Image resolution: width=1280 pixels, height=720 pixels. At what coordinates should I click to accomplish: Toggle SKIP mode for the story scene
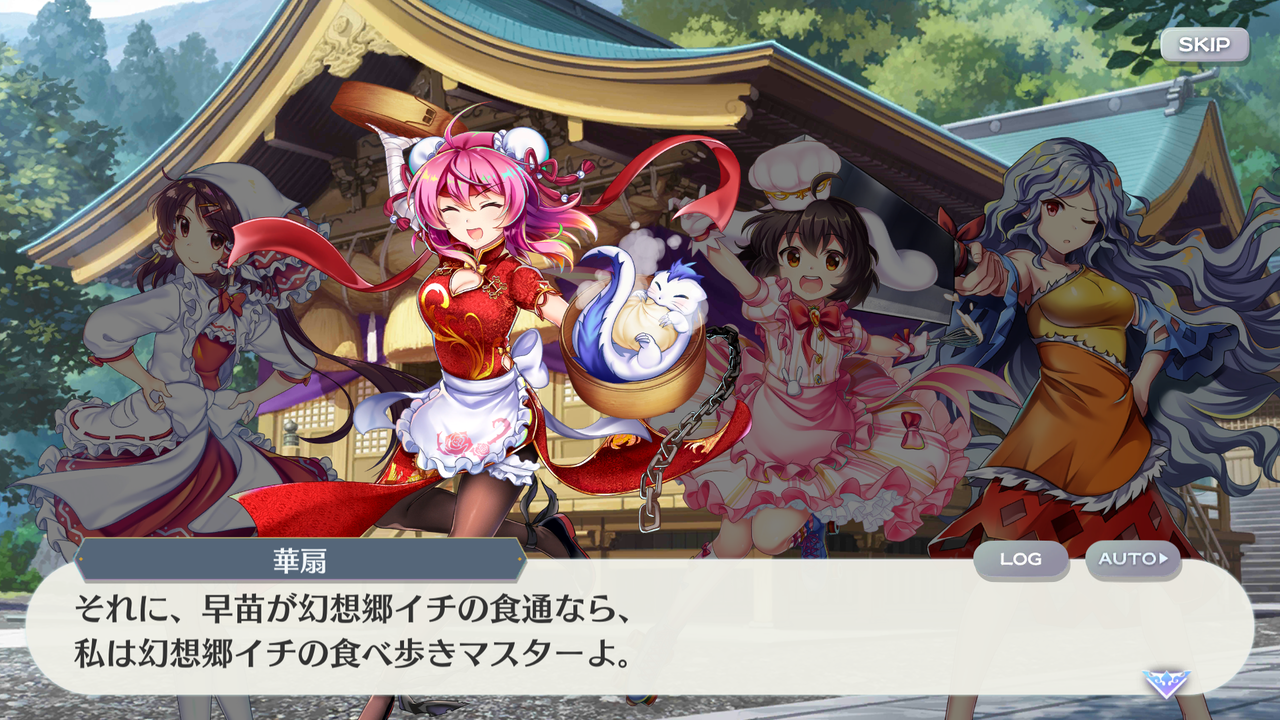(1204, 43)
